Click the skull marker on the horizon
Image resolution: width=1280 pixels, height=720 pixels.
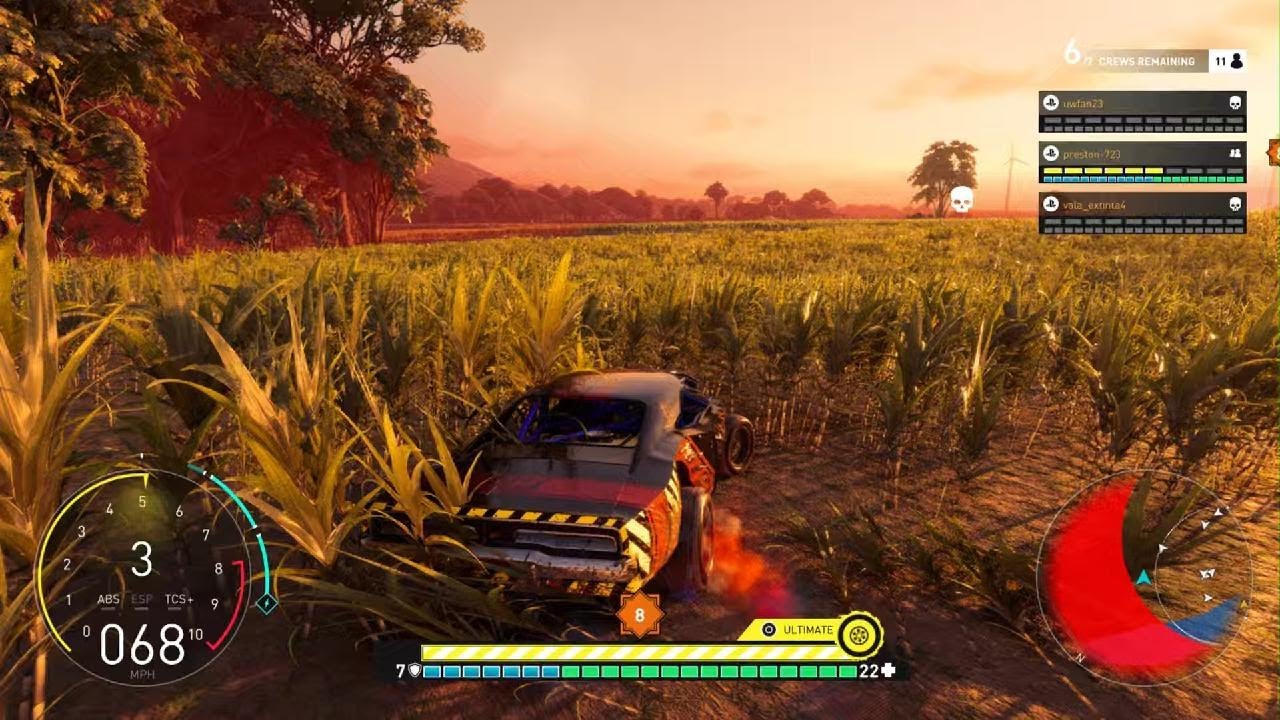tap(961, 200)
